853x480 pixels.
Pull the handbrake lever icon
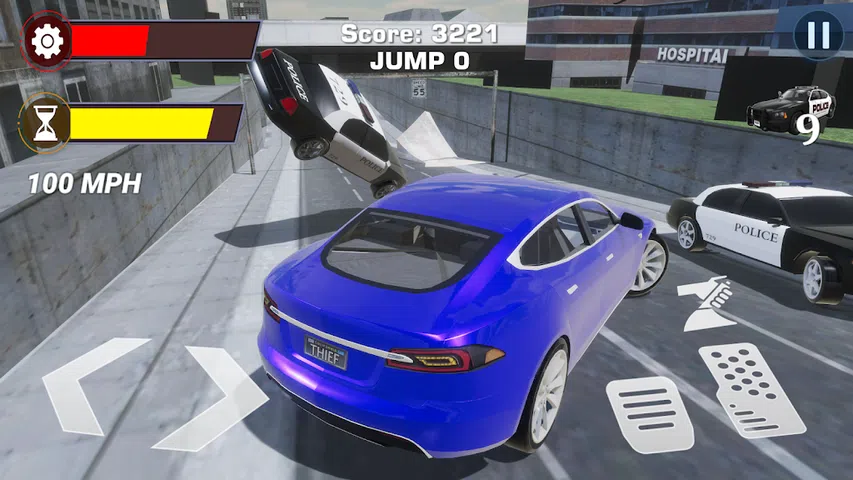point(708,305)
